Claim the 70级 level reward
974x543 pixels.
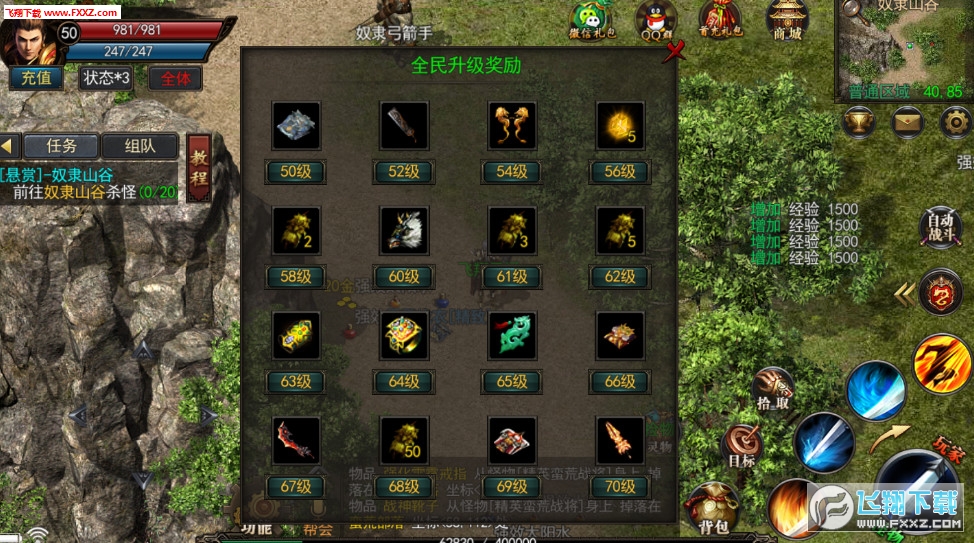(620, 486)
